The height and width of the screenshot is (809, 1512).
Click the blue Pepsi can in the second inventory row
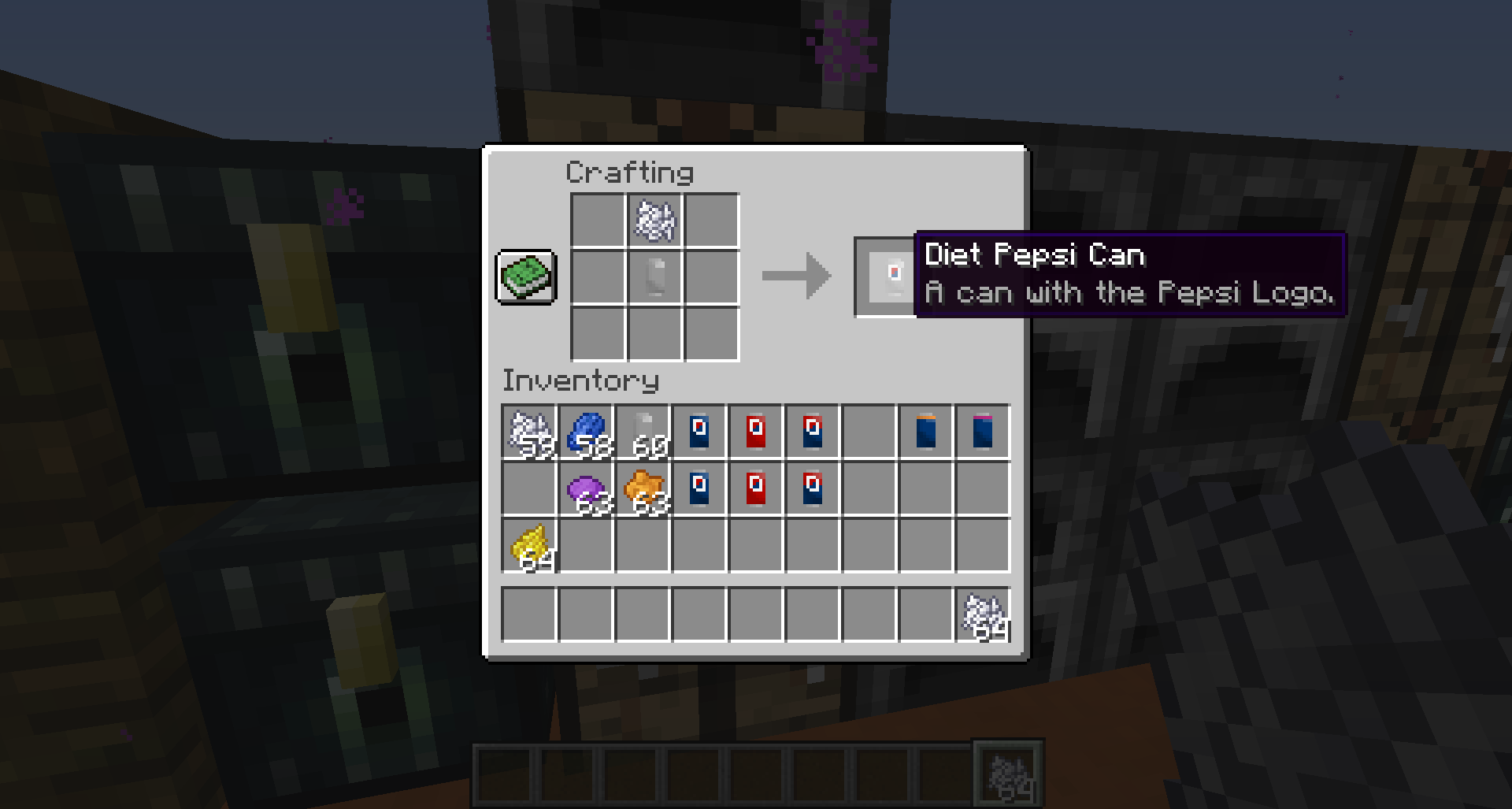(x=701, y=488)
